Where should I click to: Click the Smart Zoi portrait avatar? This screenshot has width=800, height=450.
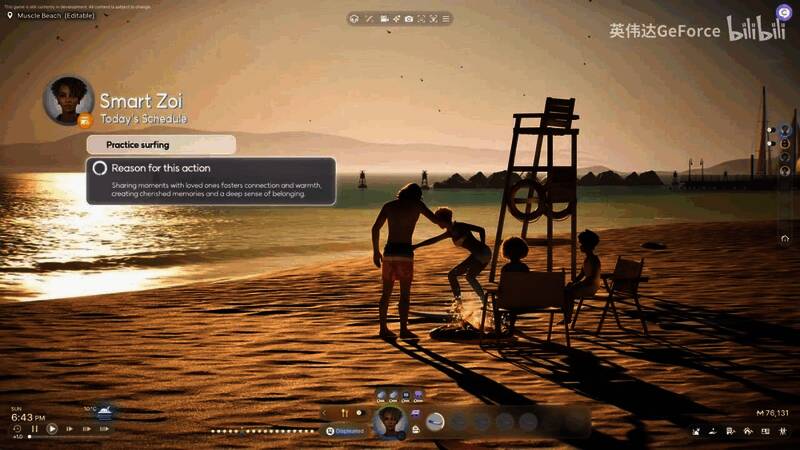[x=69, y=99]
